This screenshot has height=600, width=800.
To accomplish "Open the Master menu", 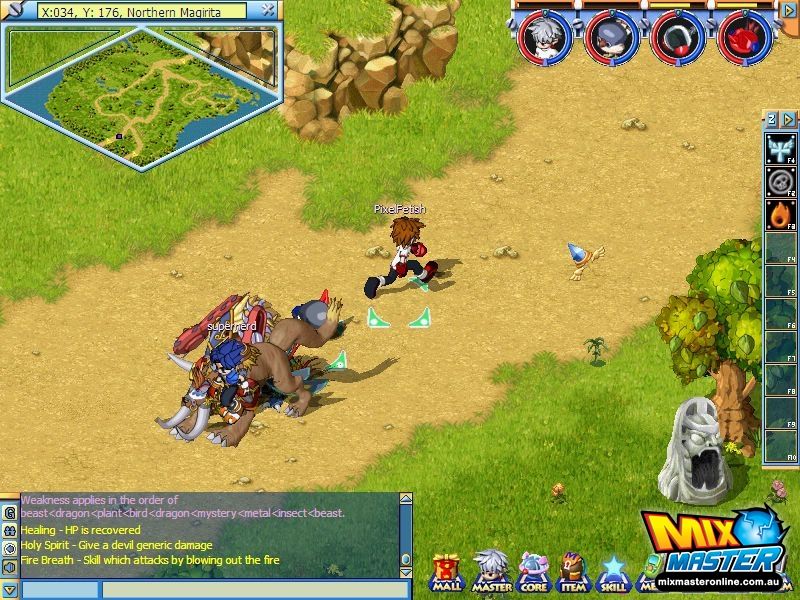I will pyautogui.click(x=491, y=572).
